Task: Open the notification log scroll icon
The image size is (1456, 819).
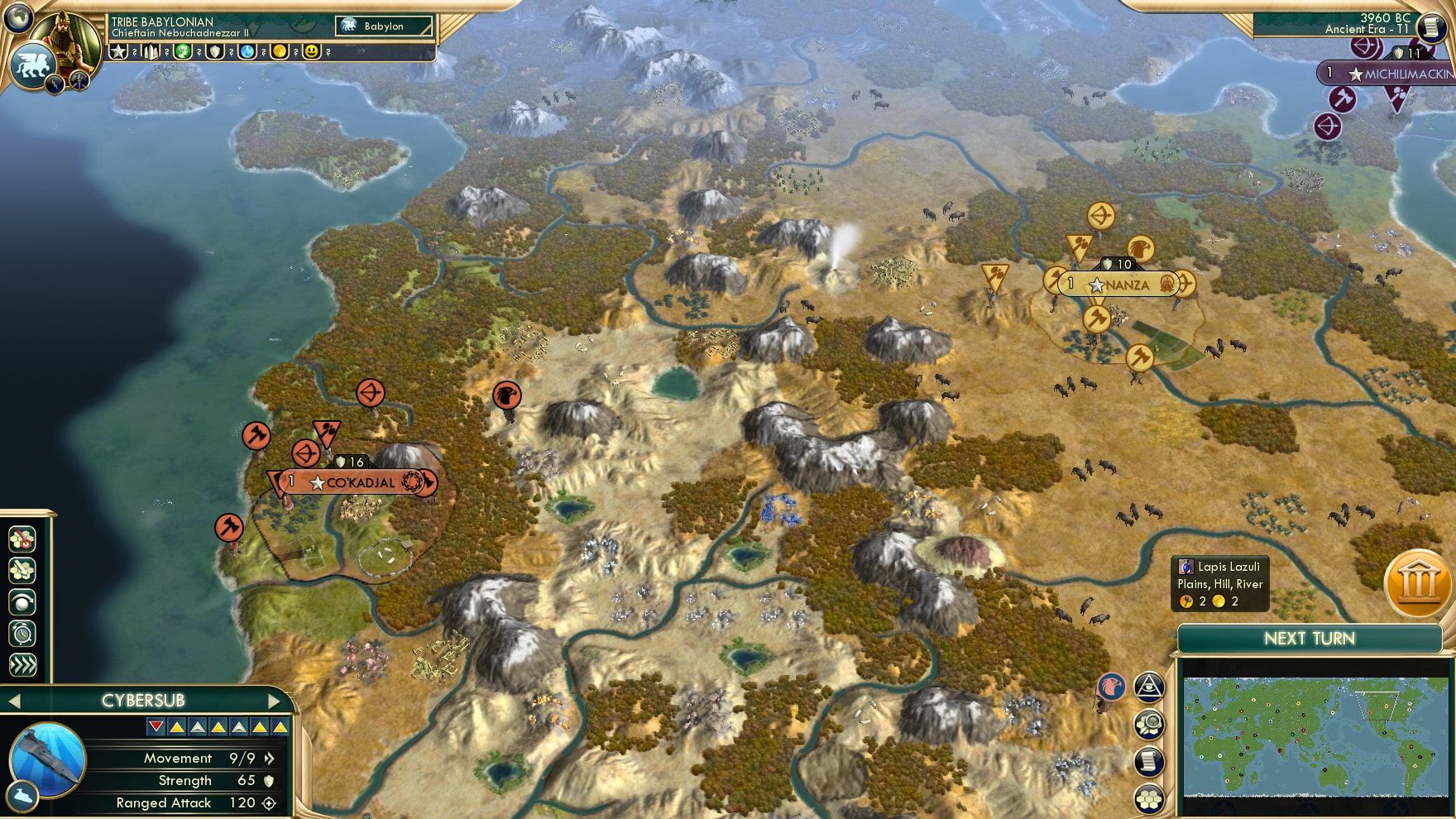Action: pyautogui.click(x=1148, y=761)
